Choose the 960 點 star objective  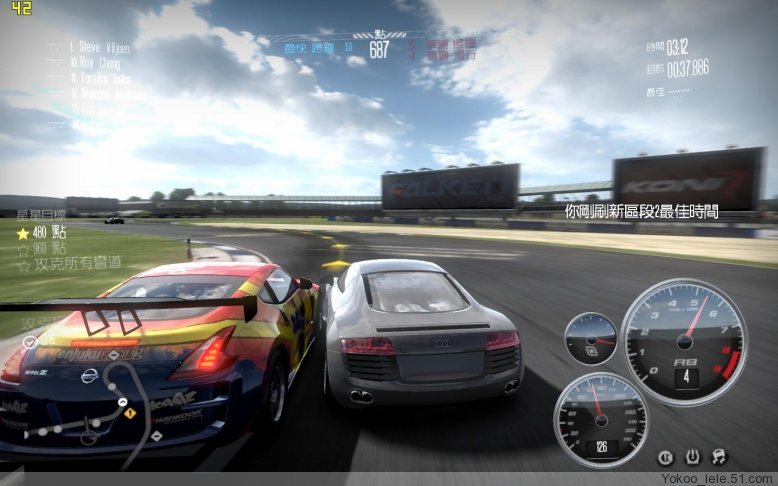(42, 247)
